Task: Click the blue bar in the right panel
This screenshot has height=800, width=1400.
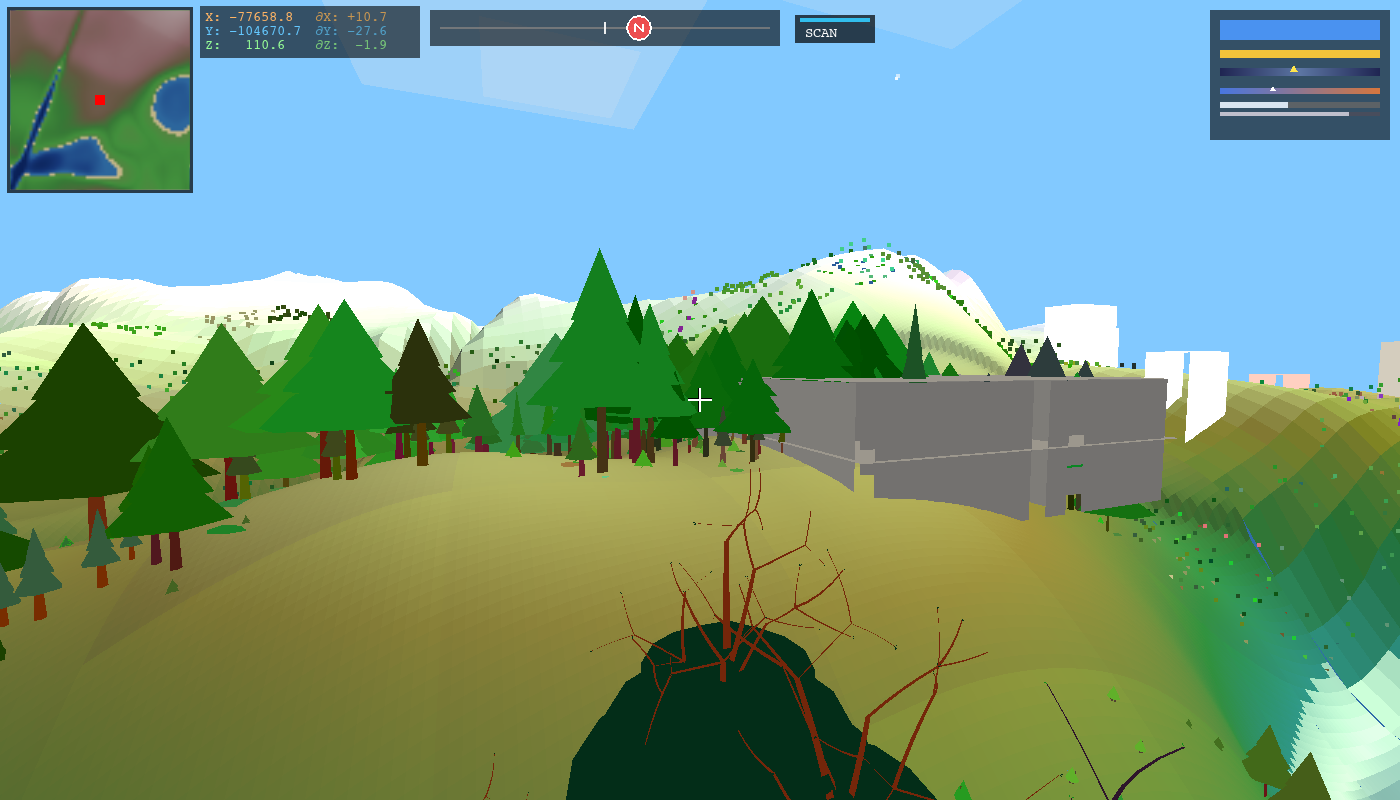Action: pyautogui.click(x=1300, y=30)
